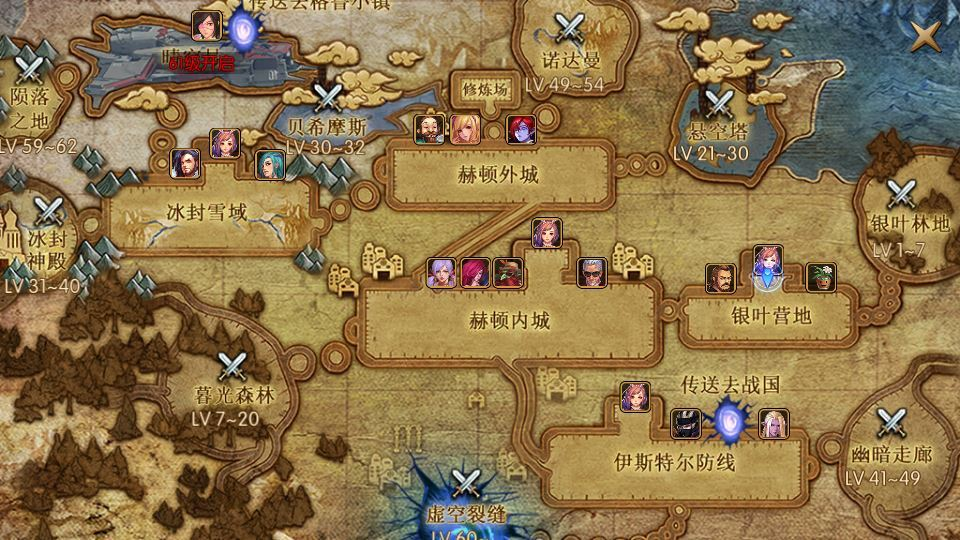Enter 暮光森林 dungeon LV 7~20
960x540 pixels.
[x=233, y=367]
